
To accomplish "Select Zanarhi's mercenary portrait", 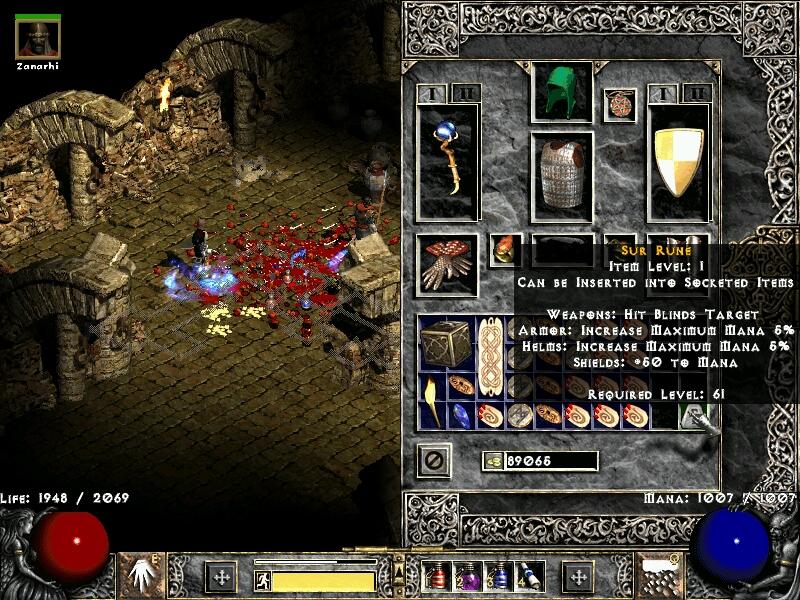I will [x=38, y=38].
